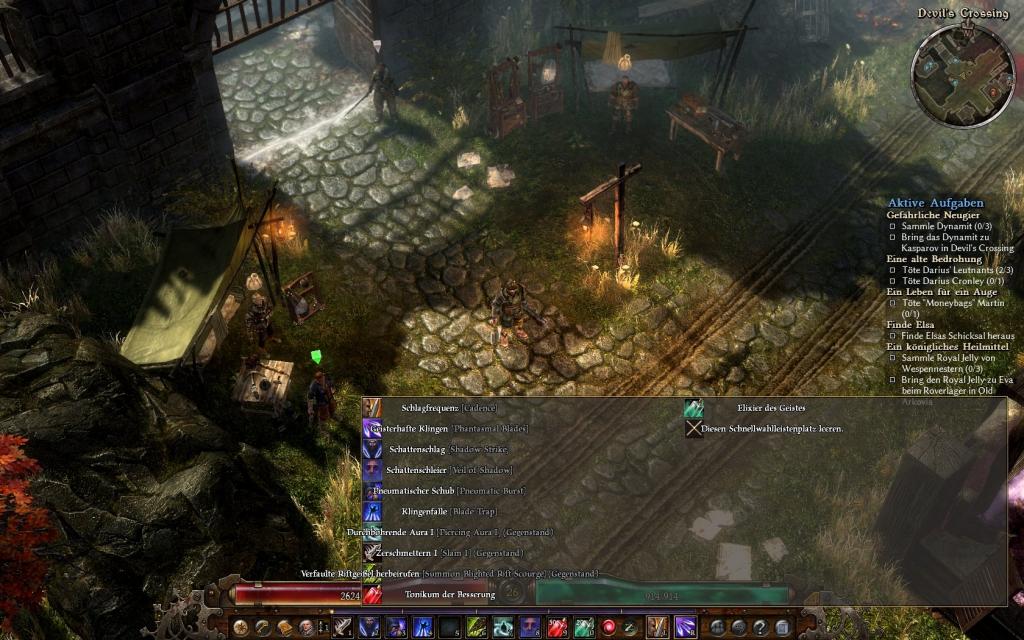Use the green energy potion hotbar slot
Image resolution: width=1024 pixels, height=640 pixels.
point(583,627)
